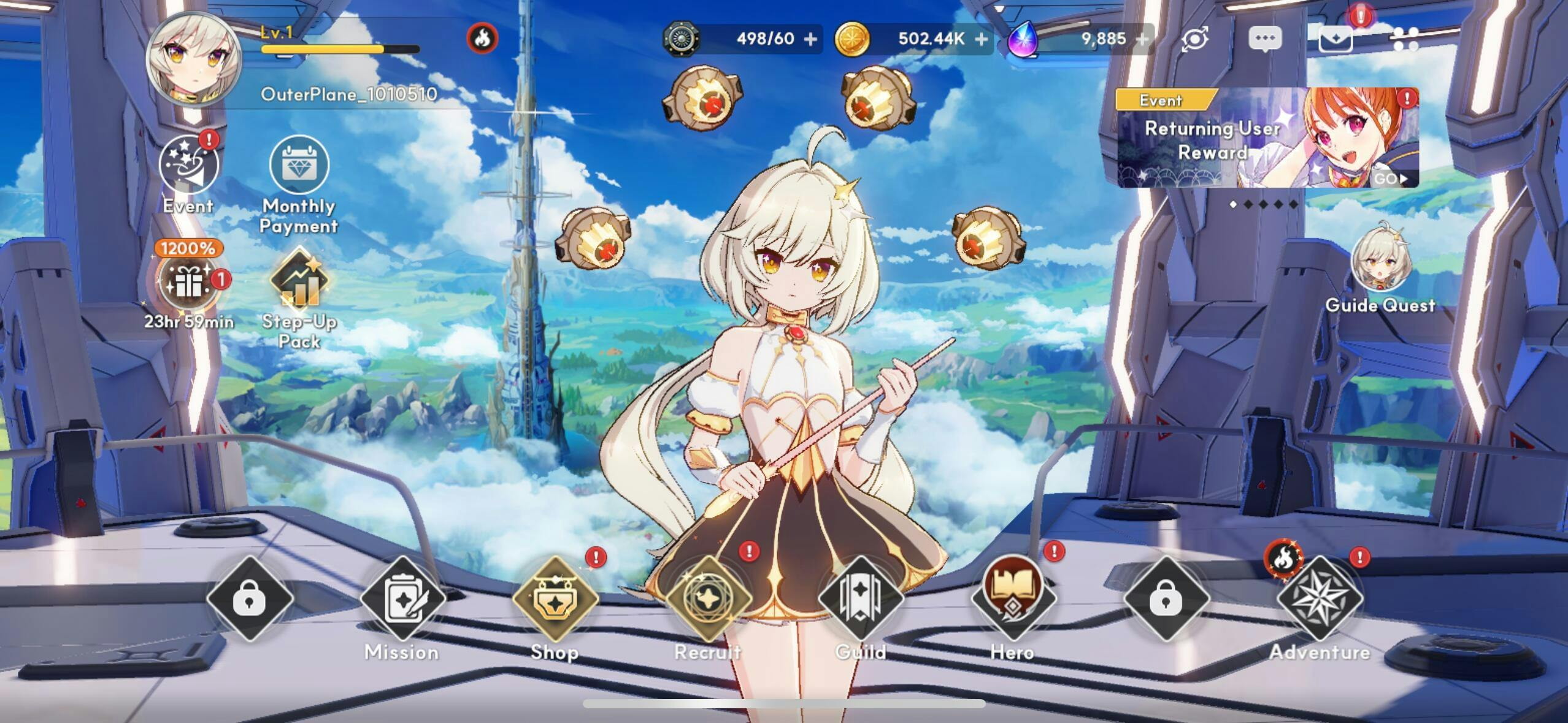
Task: Open the four-dot main menu
Action: point(1405,39)
